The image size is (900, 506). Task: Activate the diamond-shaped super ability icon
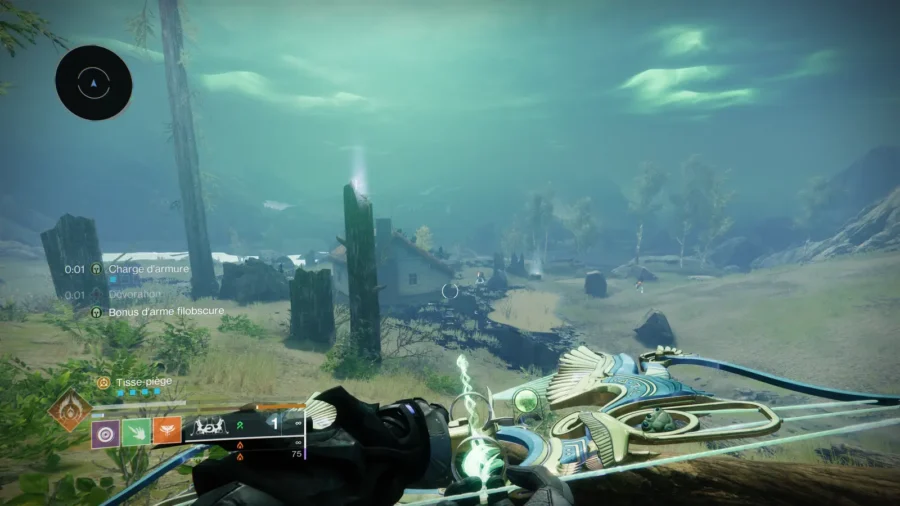click(69, 410)
